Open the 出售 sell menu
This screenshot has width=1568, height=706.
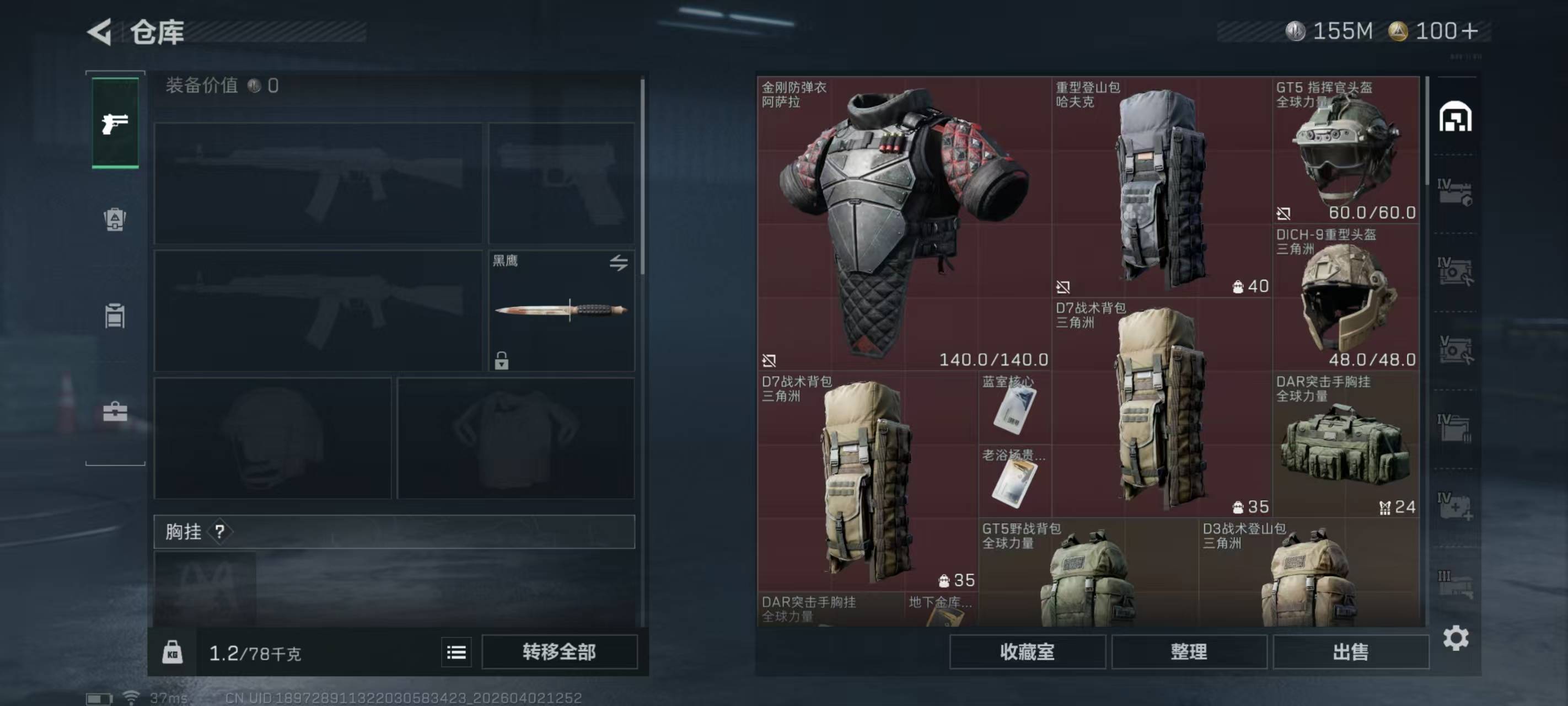pos(1350,652)
